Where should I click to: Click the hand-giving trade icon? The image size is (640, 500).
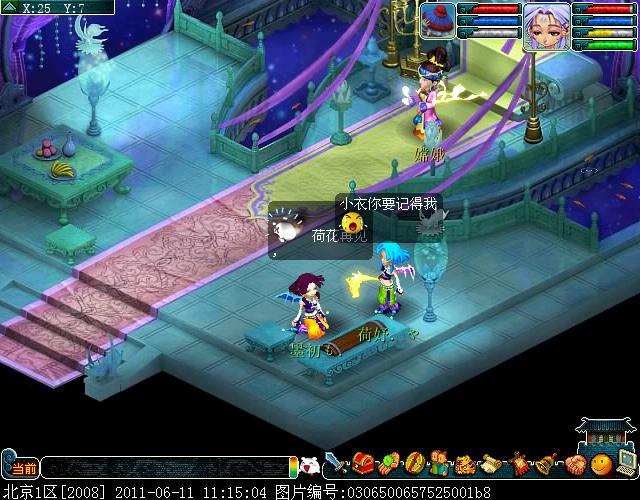(x=388, y=464)
